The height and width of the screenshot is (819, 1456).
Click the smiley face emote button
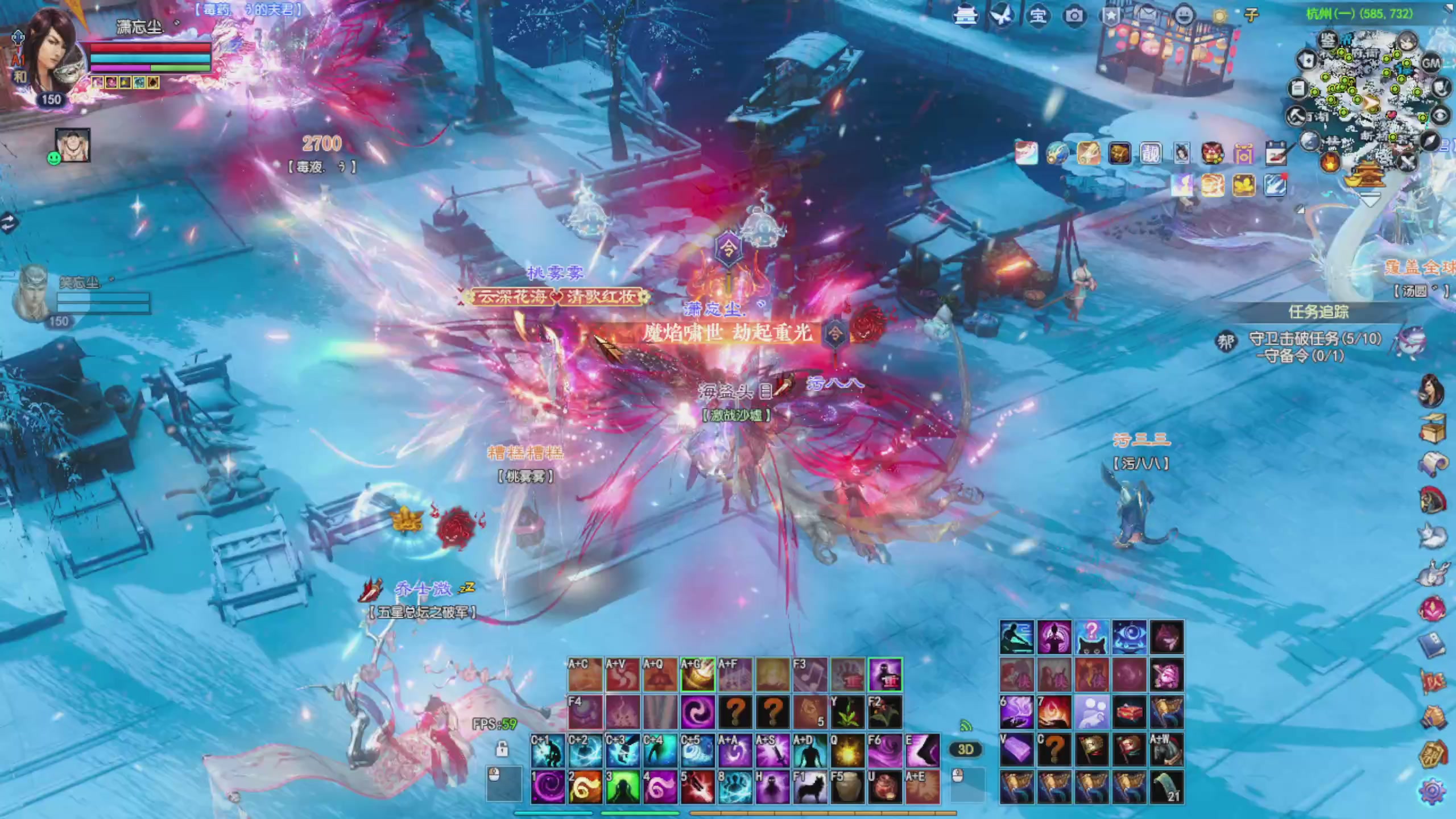1184,15
